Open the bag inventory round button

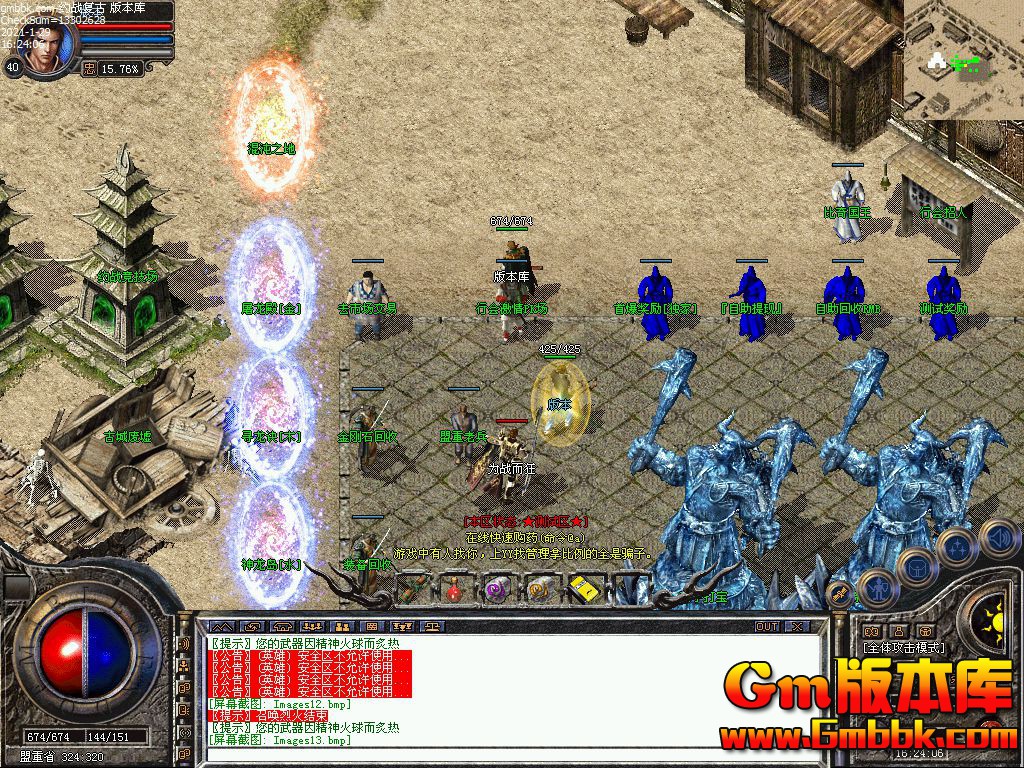point(915,567)
